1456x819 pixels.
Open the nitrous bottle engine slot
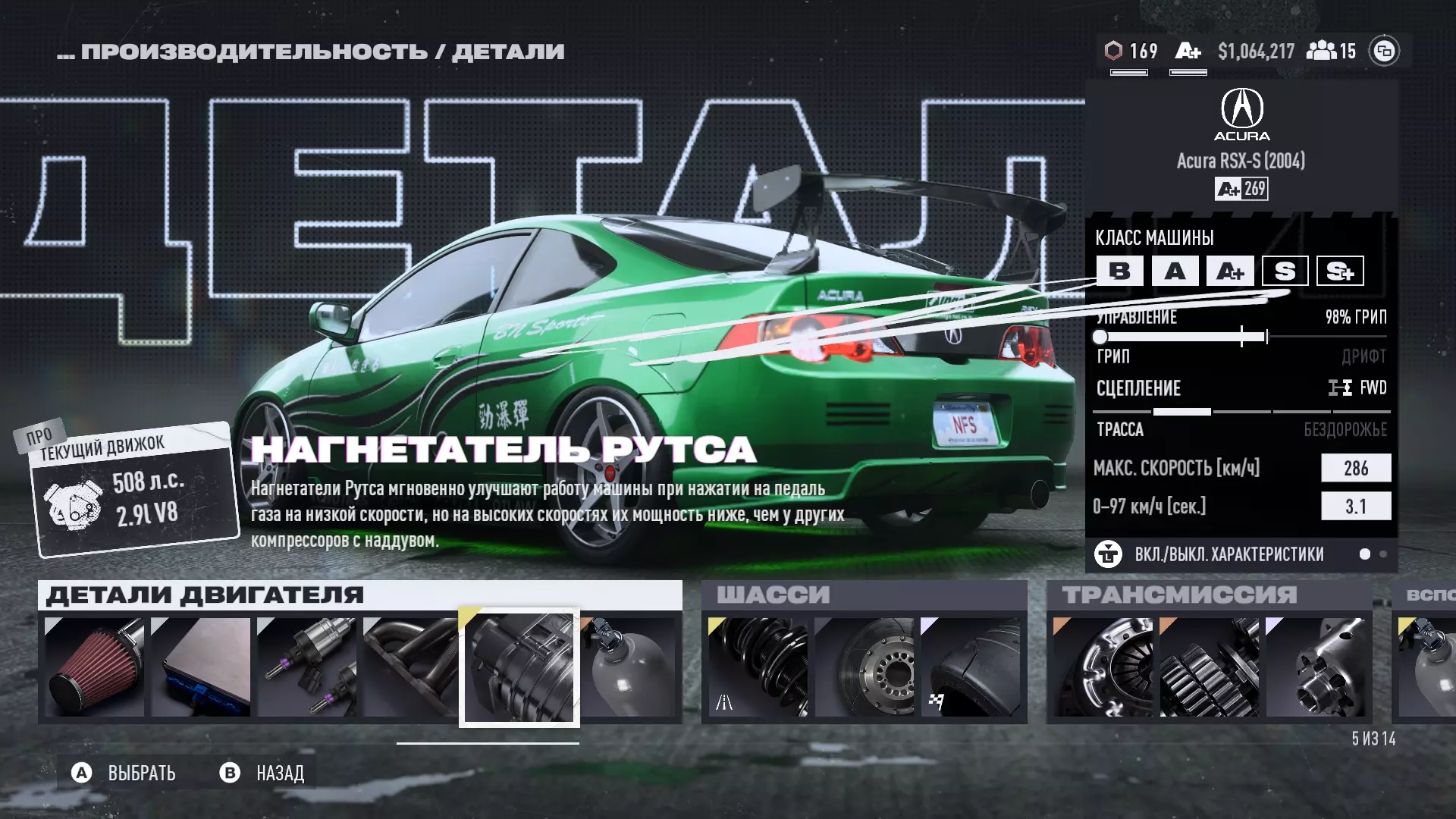(x=629, y=667)
